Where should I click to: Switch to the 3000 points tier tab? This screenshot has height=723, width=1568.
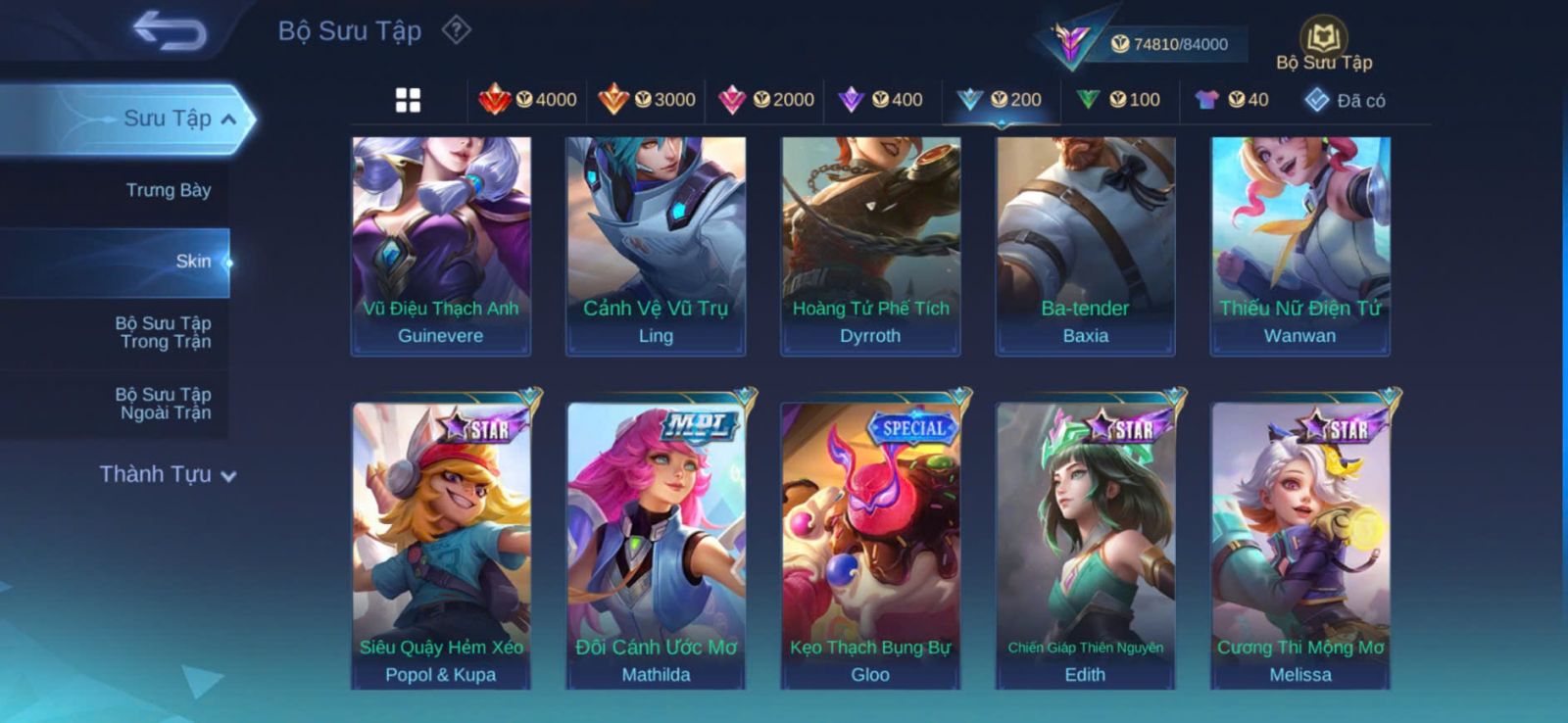coord(647,100)
